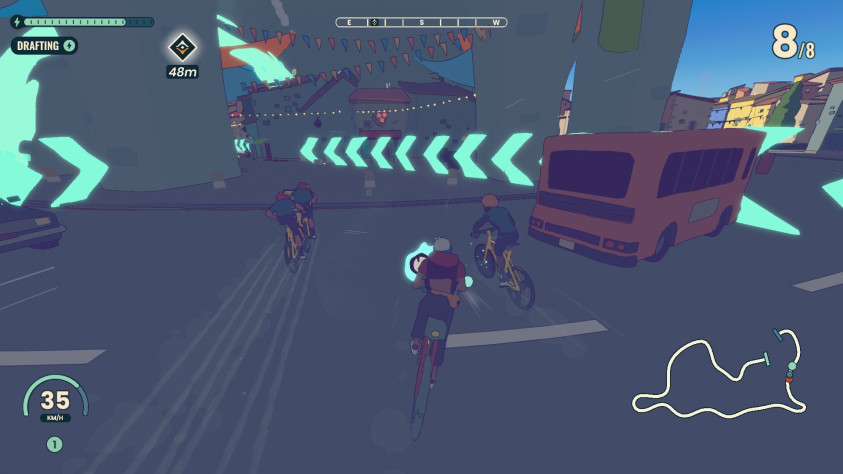The height and width of the screenshot is (474, 843).
Task: Click the compass heading strip
Action: (421, 22)
